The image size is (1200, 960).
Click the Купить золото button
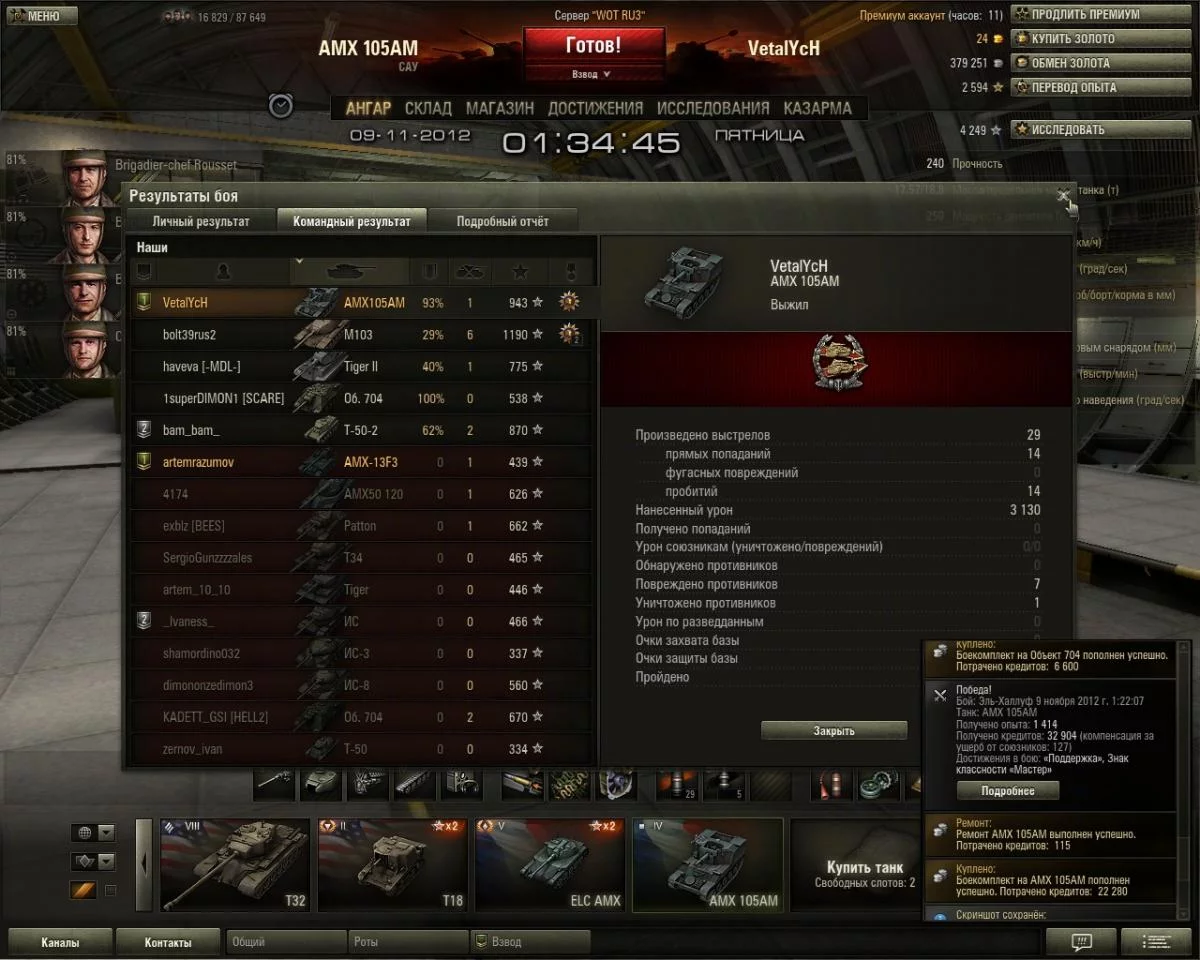(1103, 38)
